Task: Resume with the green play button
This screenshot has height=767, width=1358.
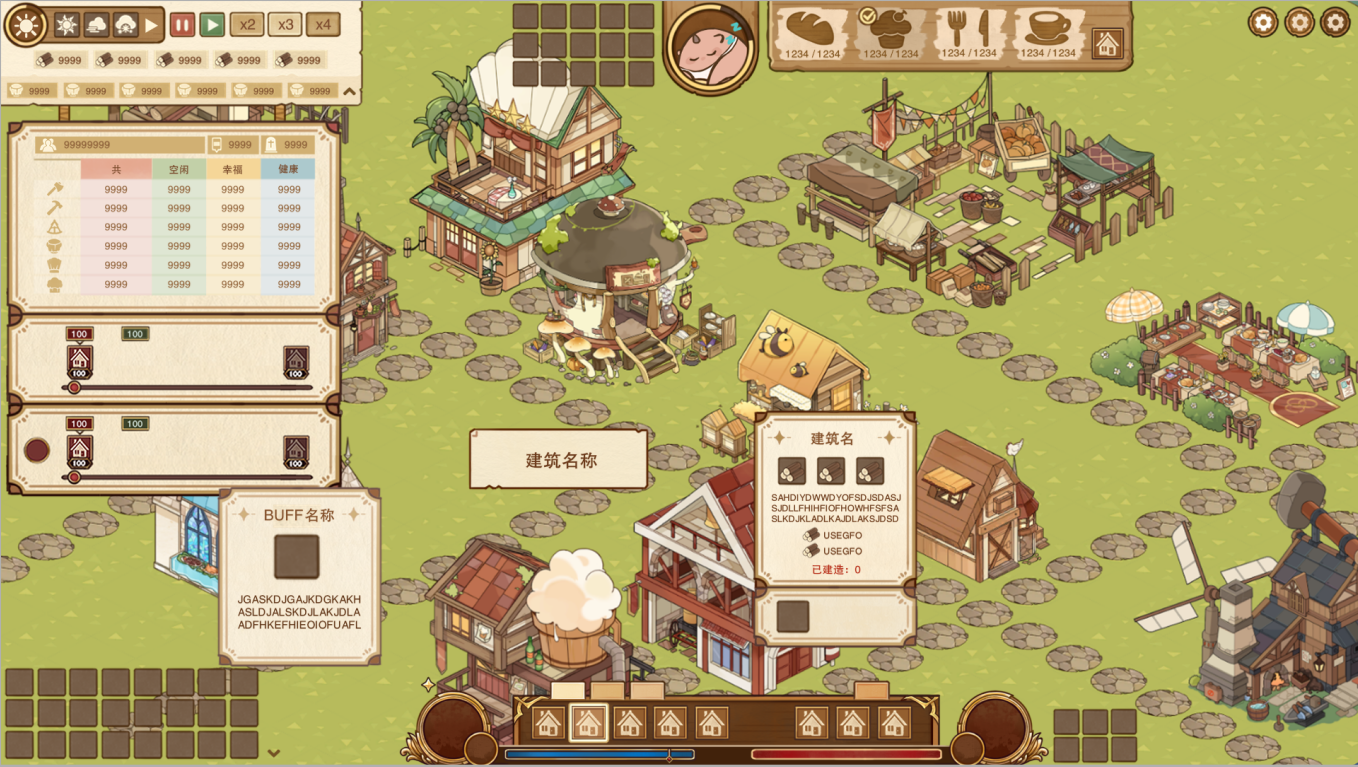Action: pyautogui.click(x=212, y=25)
